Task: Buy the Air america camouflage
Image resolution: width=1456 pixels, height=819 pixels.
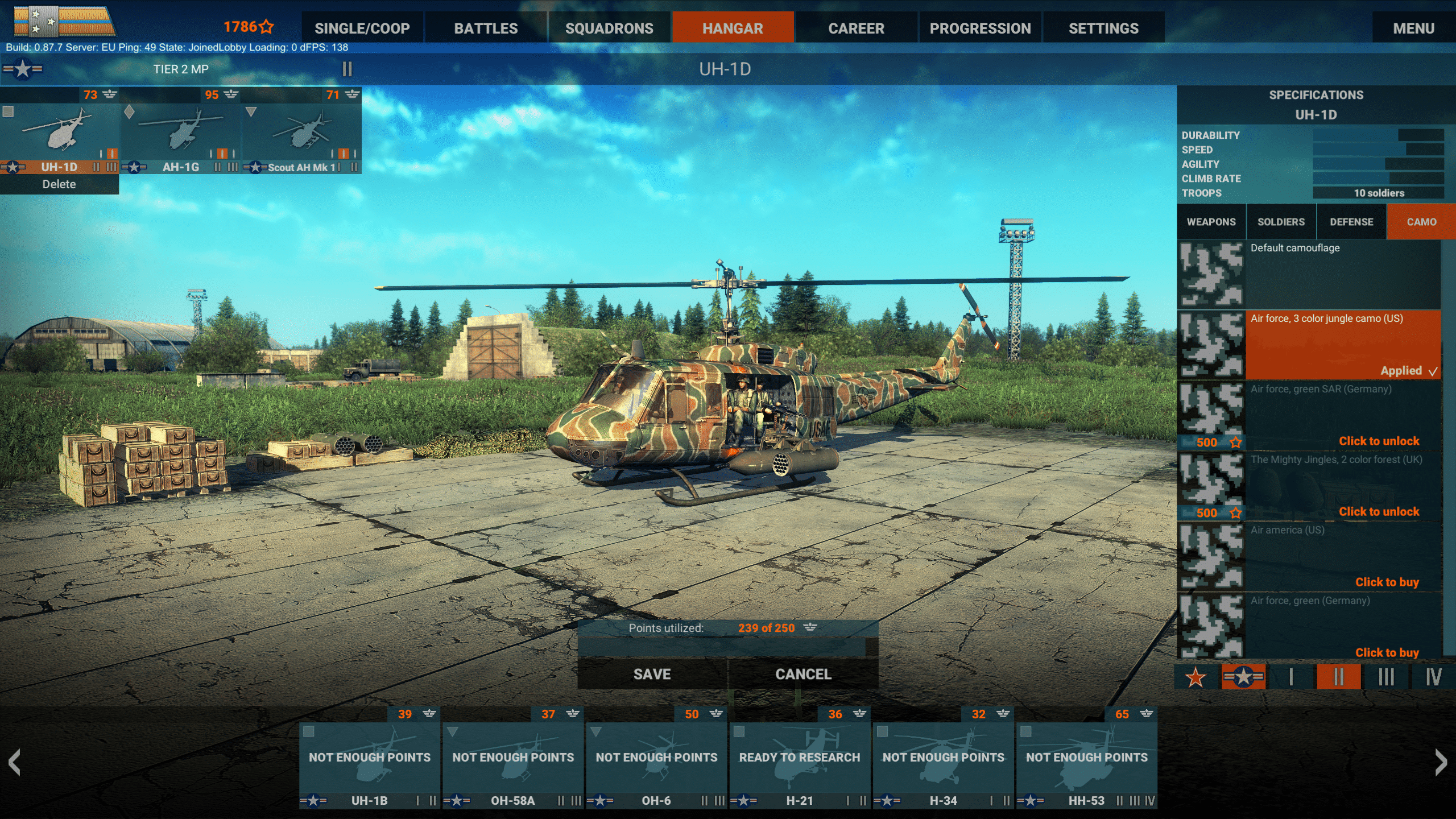Action: tap(1387, 582)
